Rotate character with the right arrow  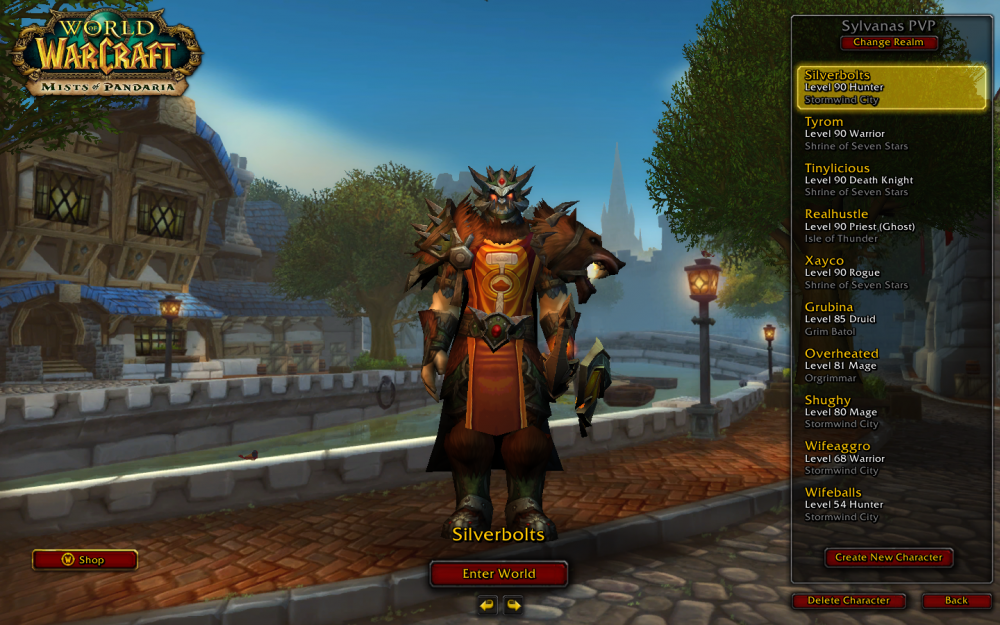pyautogui.click(x=513, y=605)
